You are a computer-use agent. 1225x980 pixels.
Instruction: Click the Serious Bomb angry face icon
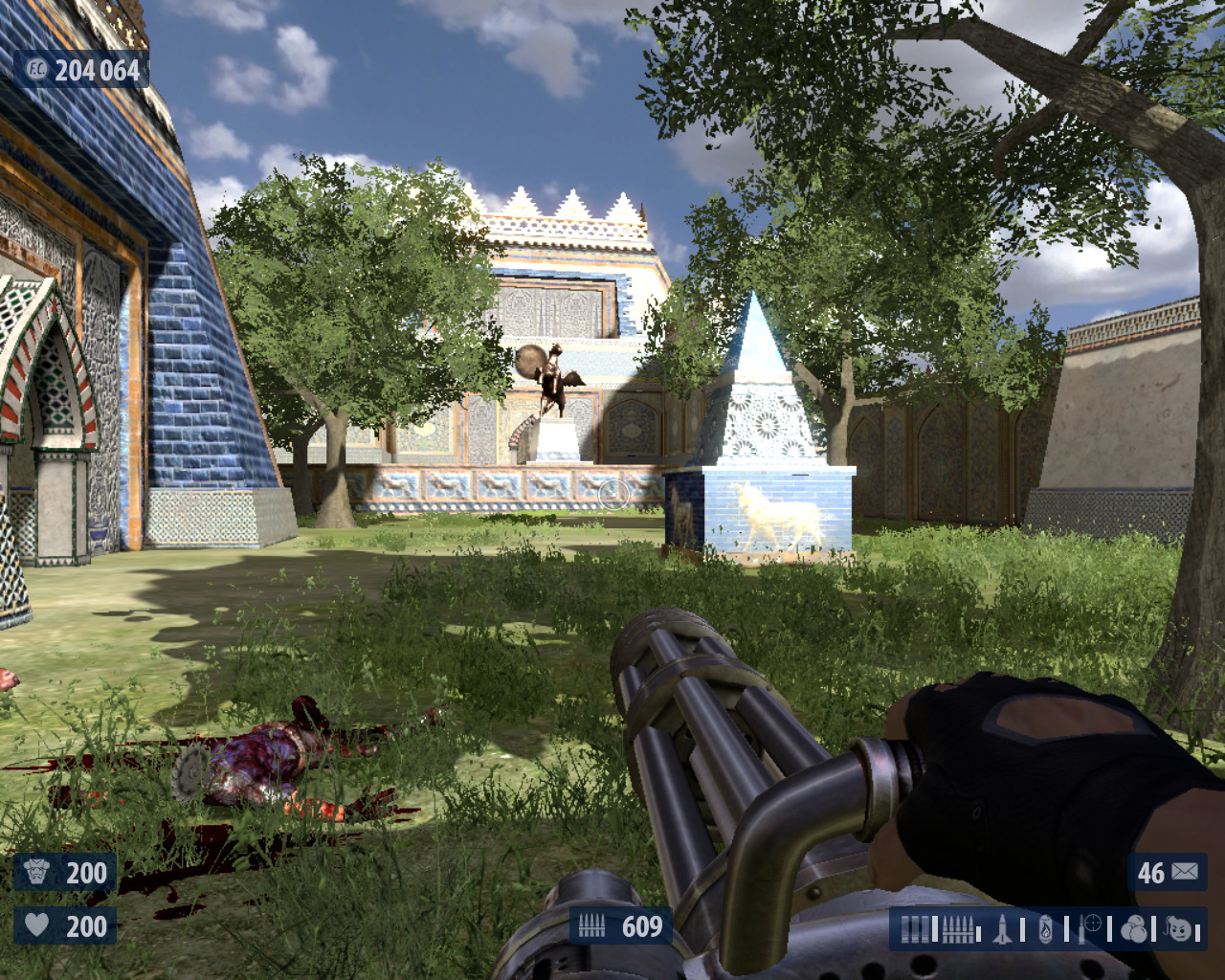[x=1181, y=929]
